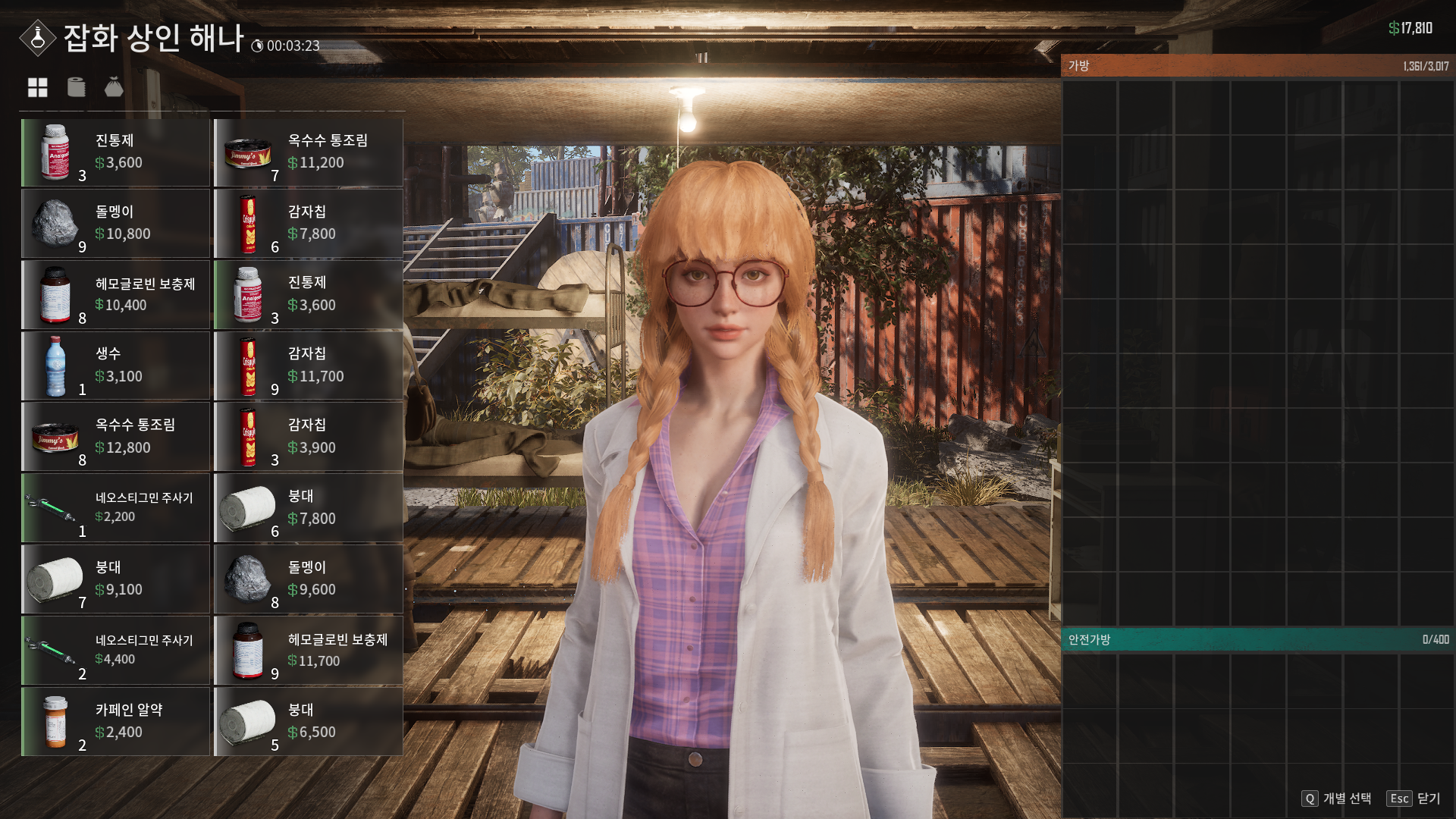Choose the 붕대 bandage priced $6,500
The image size is (1456, 819).
click(x=308, y=722)
